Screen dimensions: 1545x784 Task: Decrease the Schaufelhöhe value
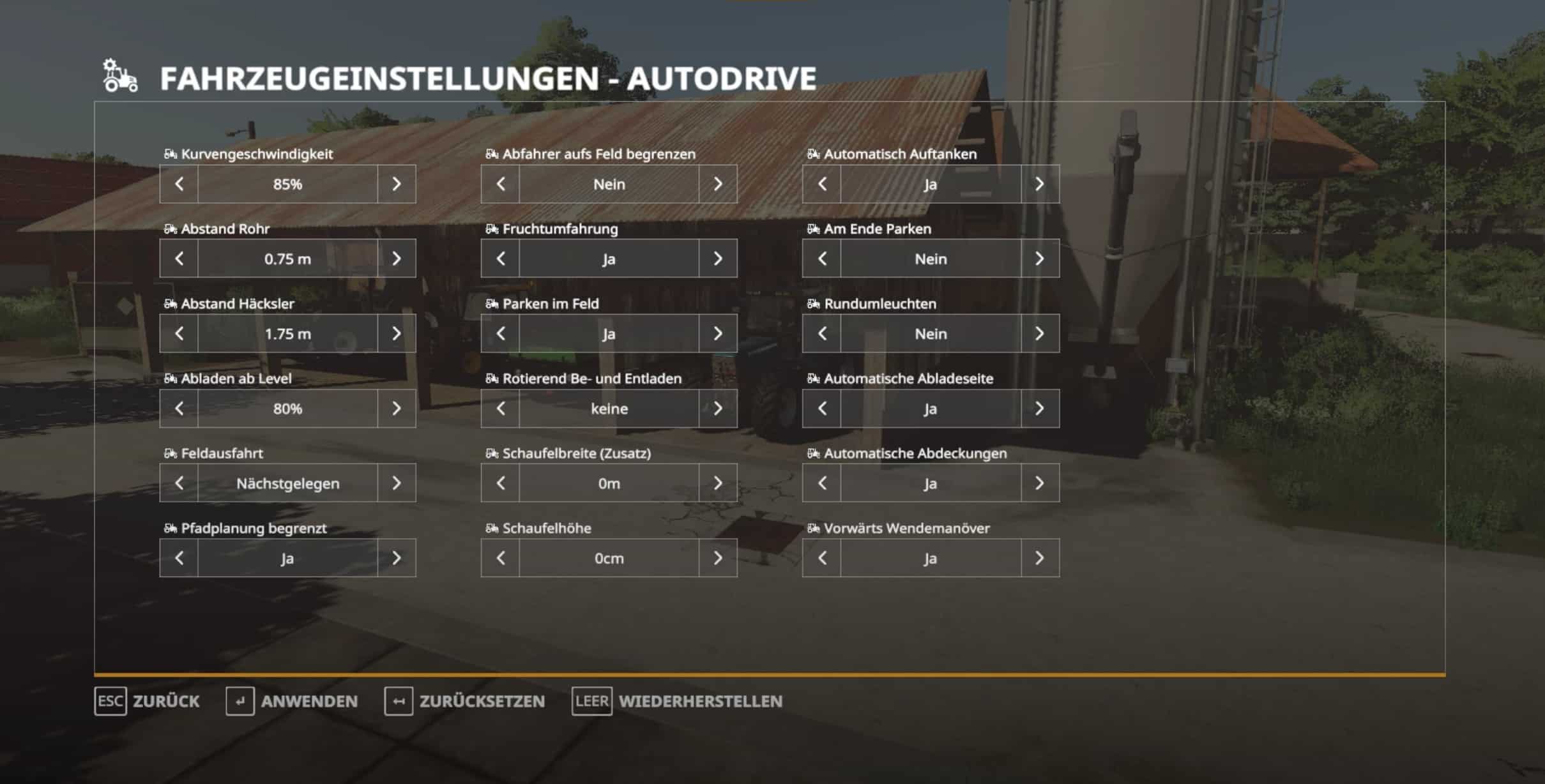point(501,558)
